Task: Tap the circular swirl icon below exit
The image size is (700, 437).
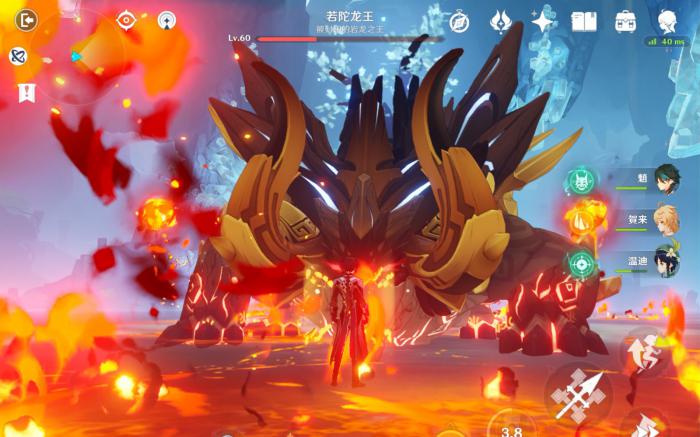Action: click(x=18, y=56)
